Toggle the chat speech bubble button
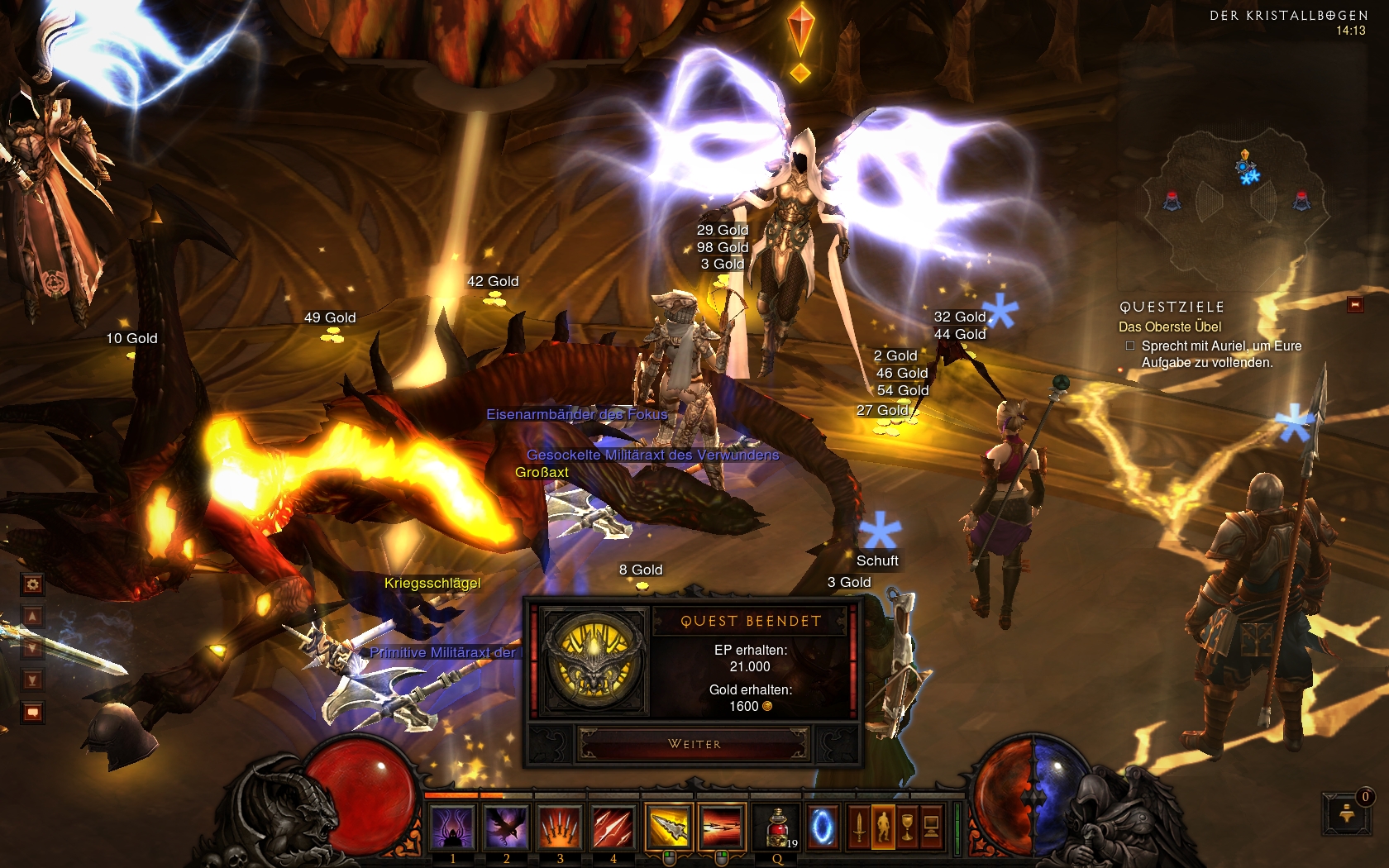Viewport: 1389px width, 868px height. (x=32, y=712)
